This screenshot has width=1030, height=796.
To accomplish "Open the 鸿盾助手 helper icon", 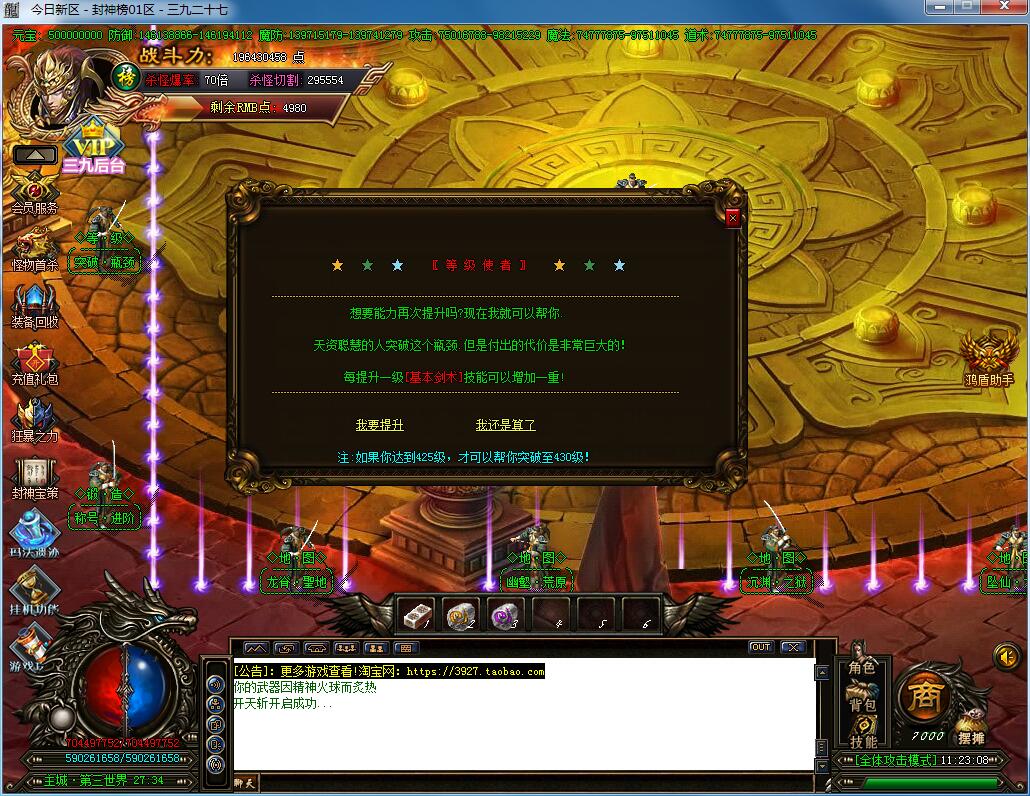I will click(x=988, y=357).
